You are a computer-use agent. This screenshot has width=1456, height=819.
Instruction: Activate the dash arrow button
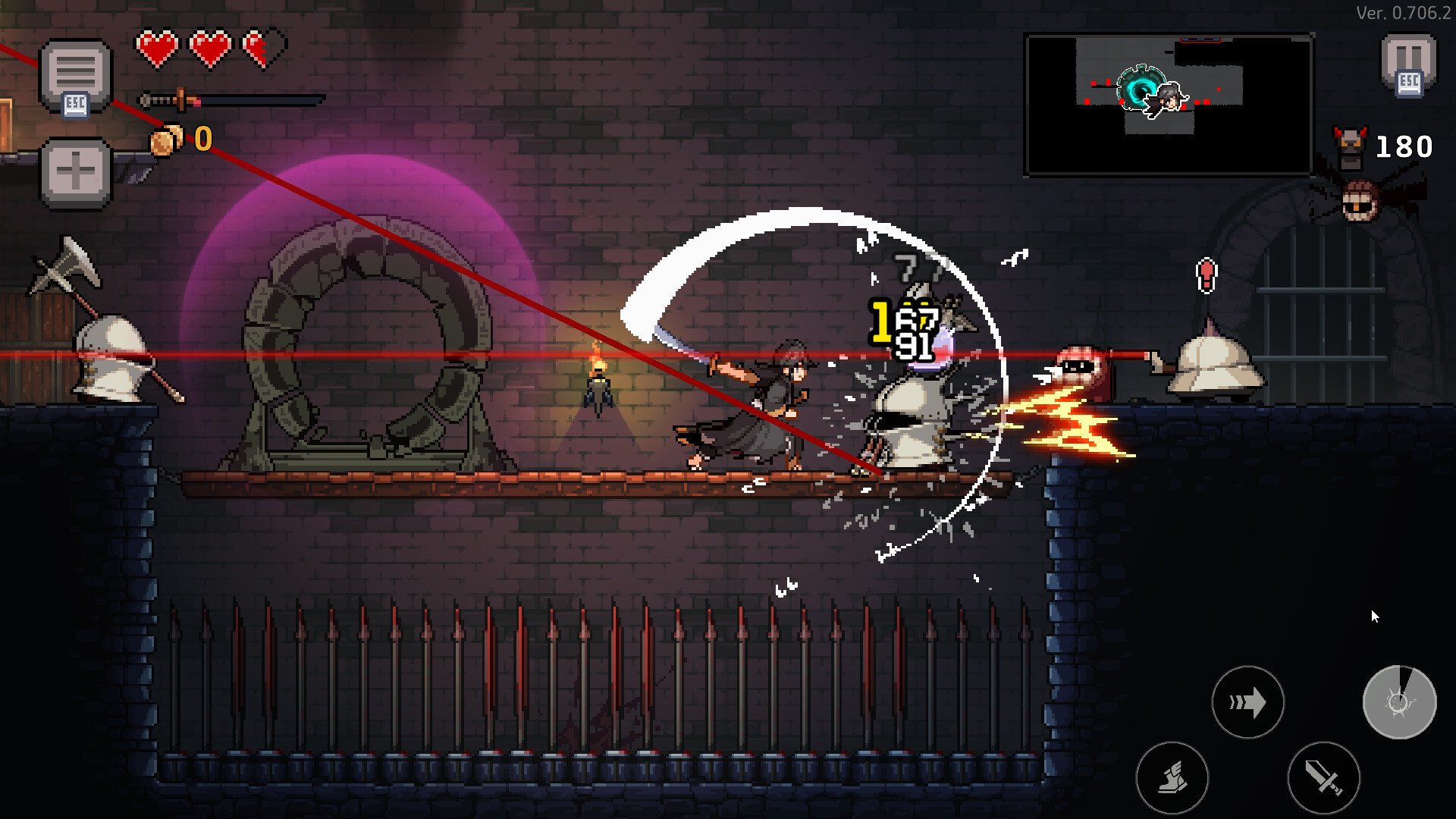[x=1249, y=703]
